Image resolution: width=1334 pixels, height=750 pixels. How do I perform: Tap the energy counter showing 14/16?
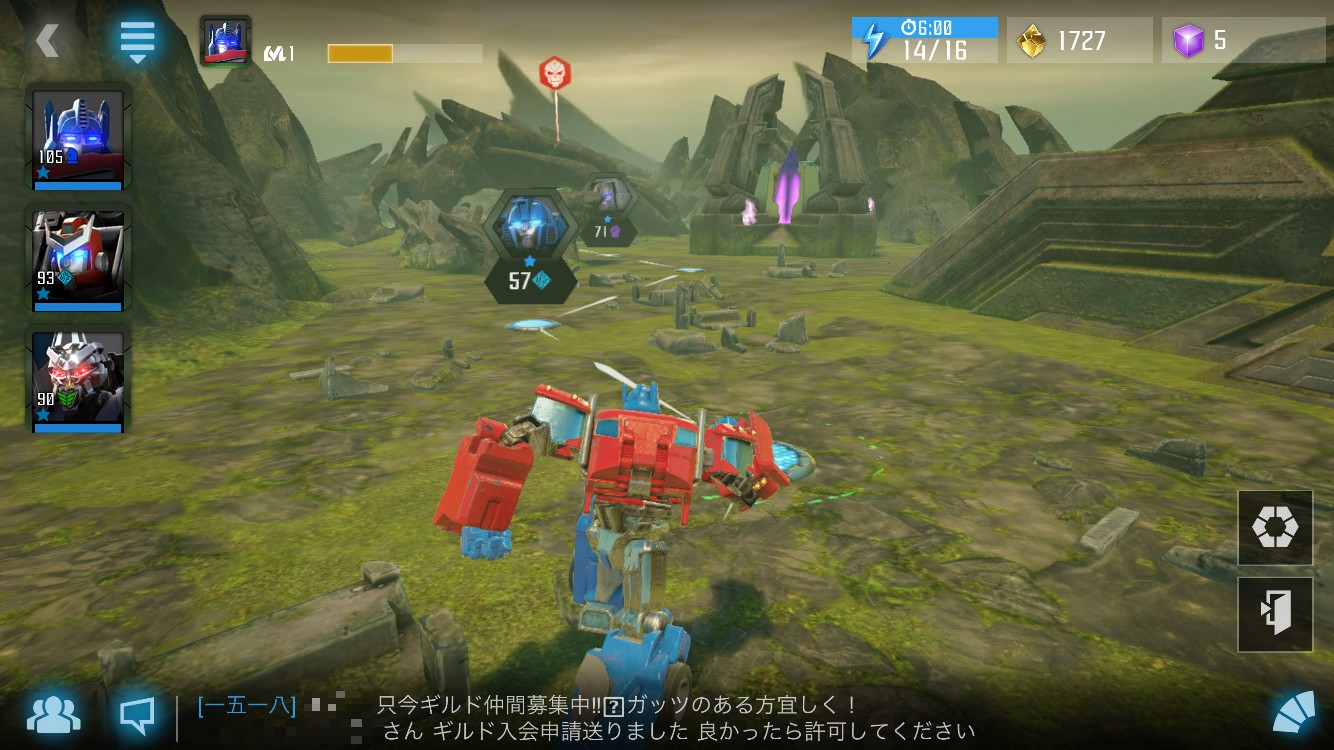924,41
